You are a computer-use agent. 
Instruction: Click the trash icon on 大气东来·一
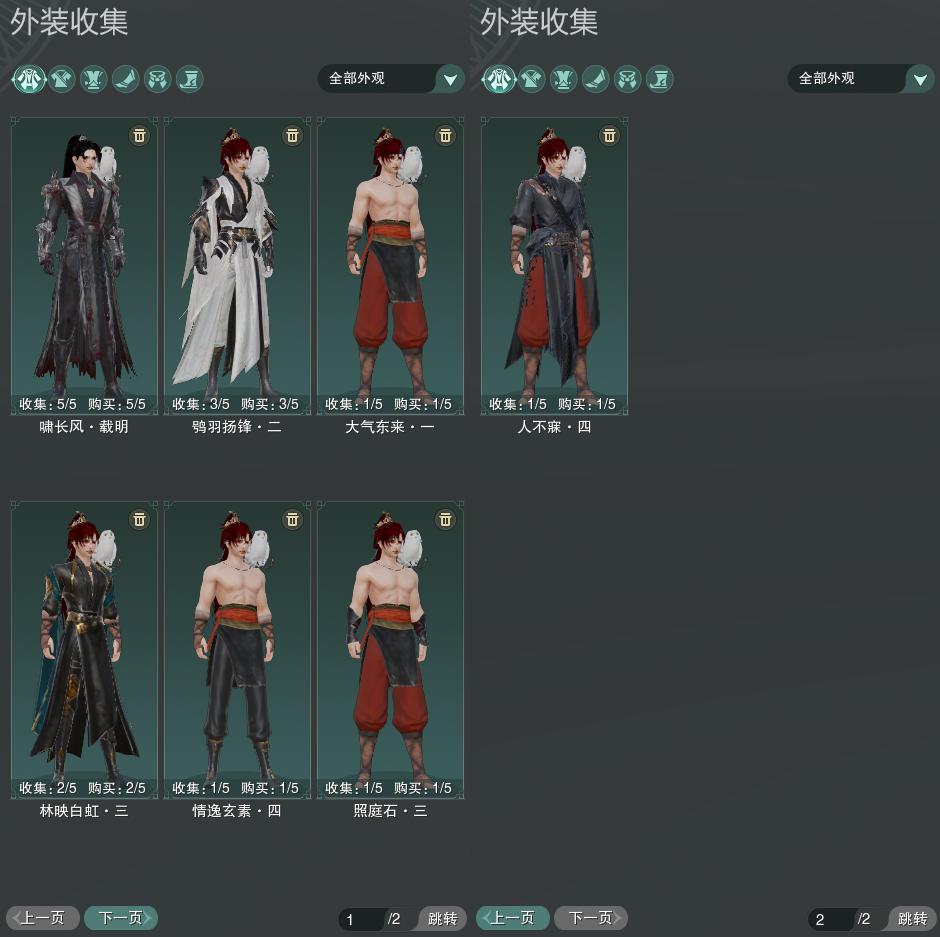tap(446, 135)
